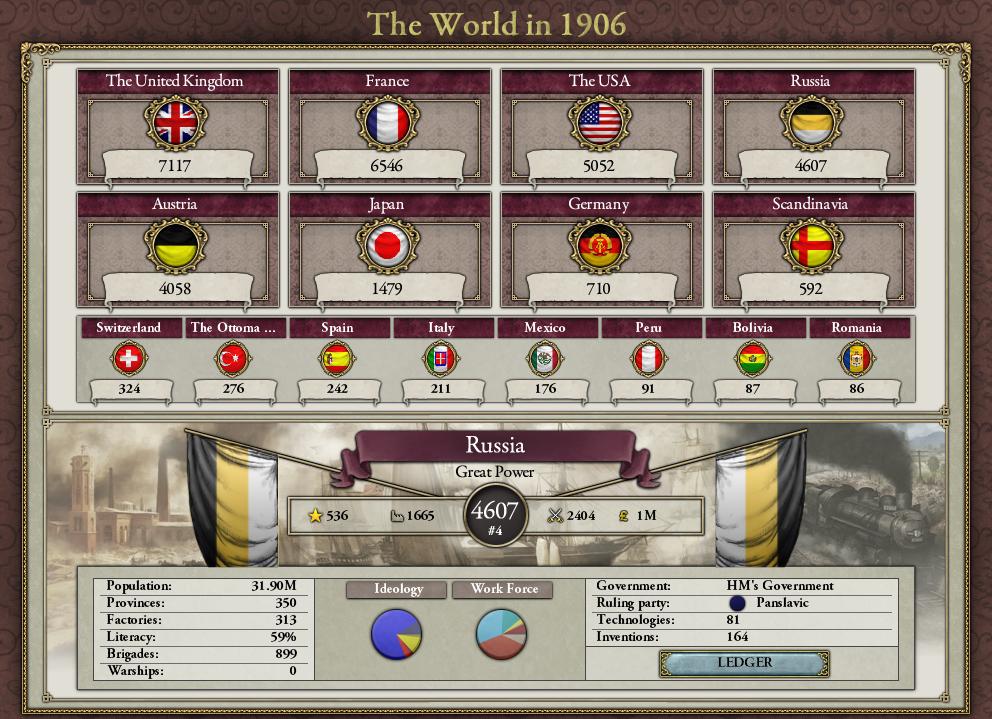Choose the Ottoman Empire flag
This screenshot has width=992, height=719.
point(233,358)
